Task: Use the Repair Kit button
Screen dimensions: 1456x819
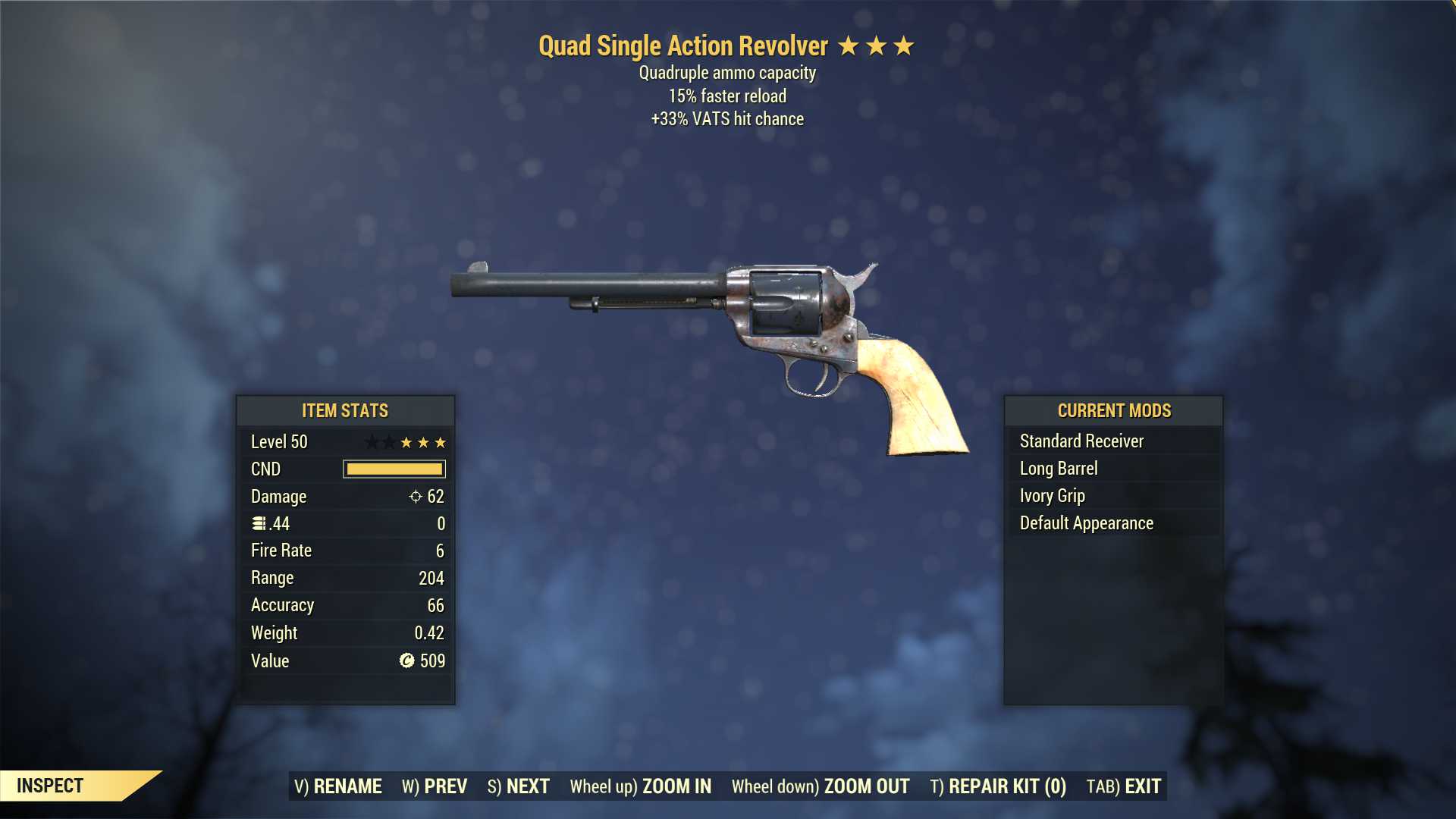Action: [998, 786]
